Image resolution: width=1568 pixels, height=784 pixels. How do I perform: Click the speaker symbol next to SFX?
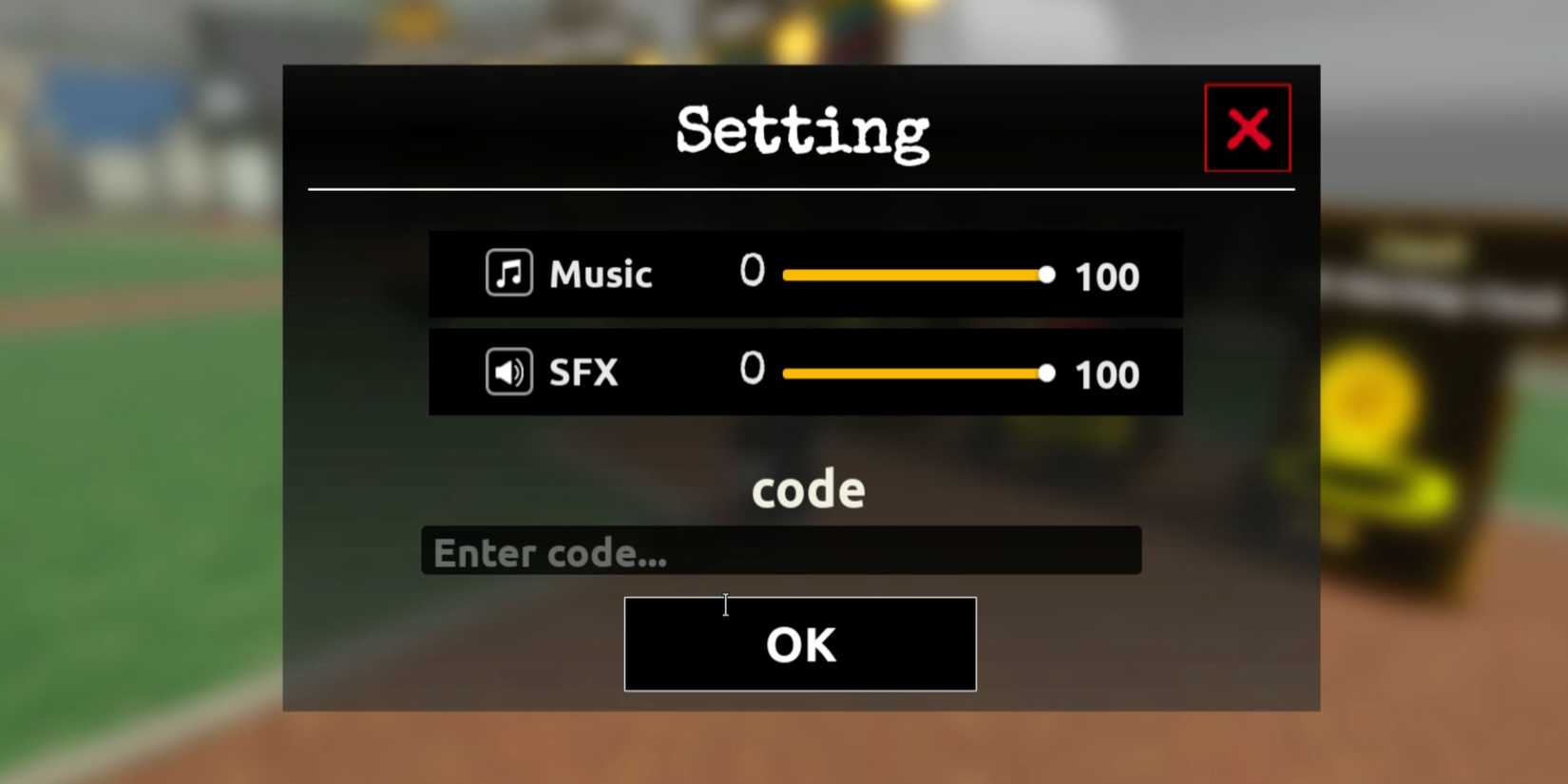click(x=507, y=373)
